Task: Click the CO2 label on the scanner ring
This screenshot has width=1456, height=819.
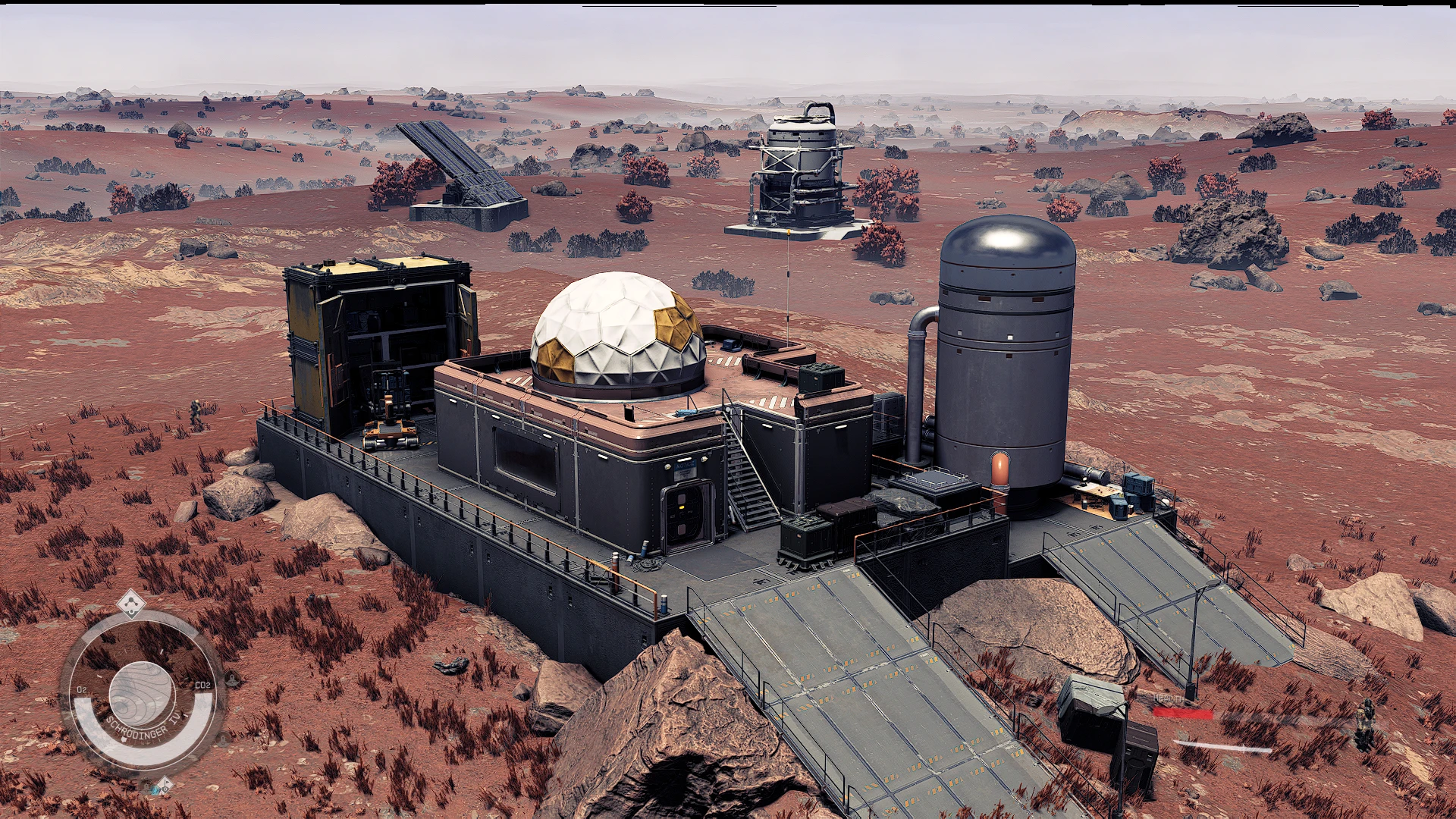Action: (x=202, y=685)
